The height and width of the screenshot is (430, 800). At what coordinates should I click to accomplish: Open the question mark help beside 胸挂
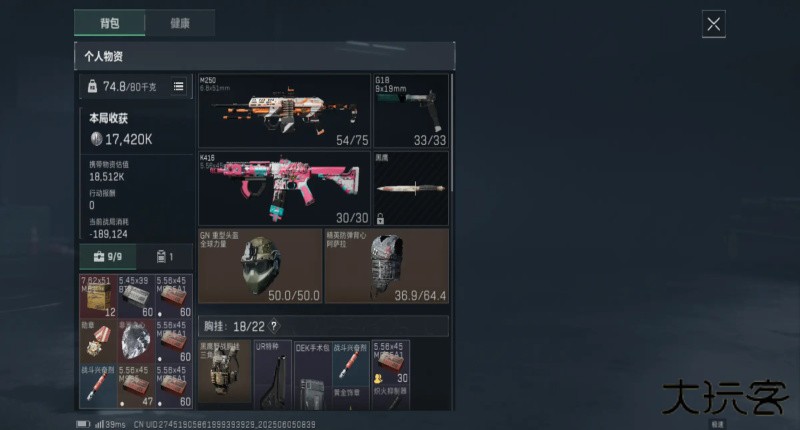pyautogui.click(x=274, y=326)
